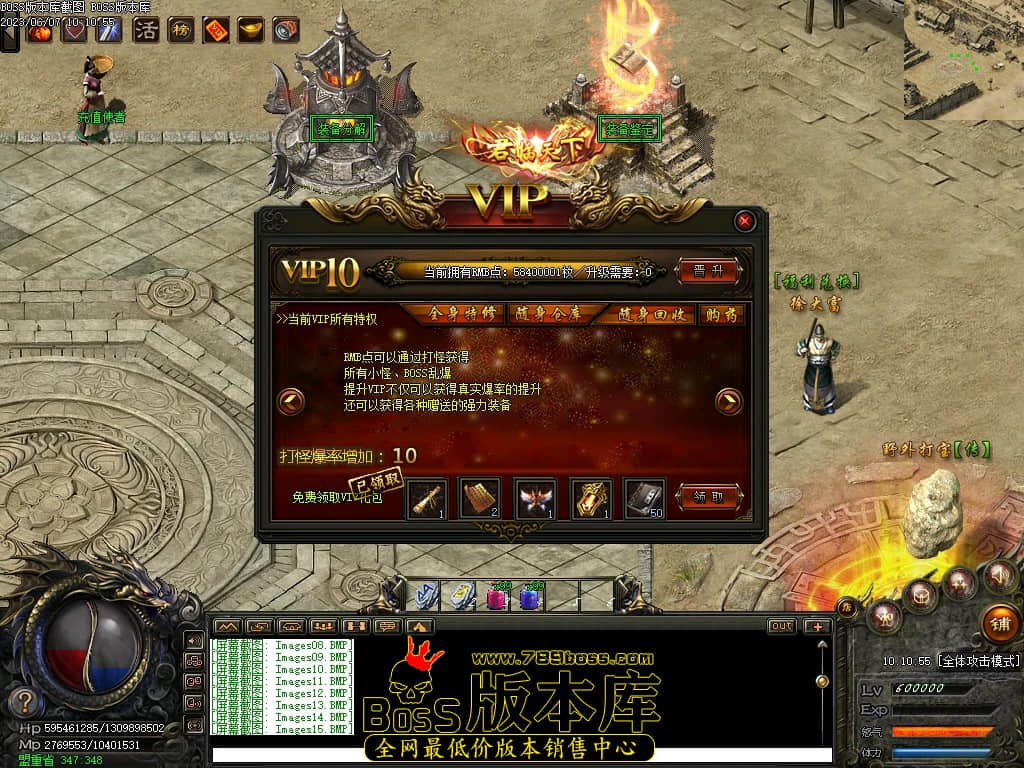Go to the next VIP page arrow
Viewport: 1024px width, 768px height.
click(729, 402)
